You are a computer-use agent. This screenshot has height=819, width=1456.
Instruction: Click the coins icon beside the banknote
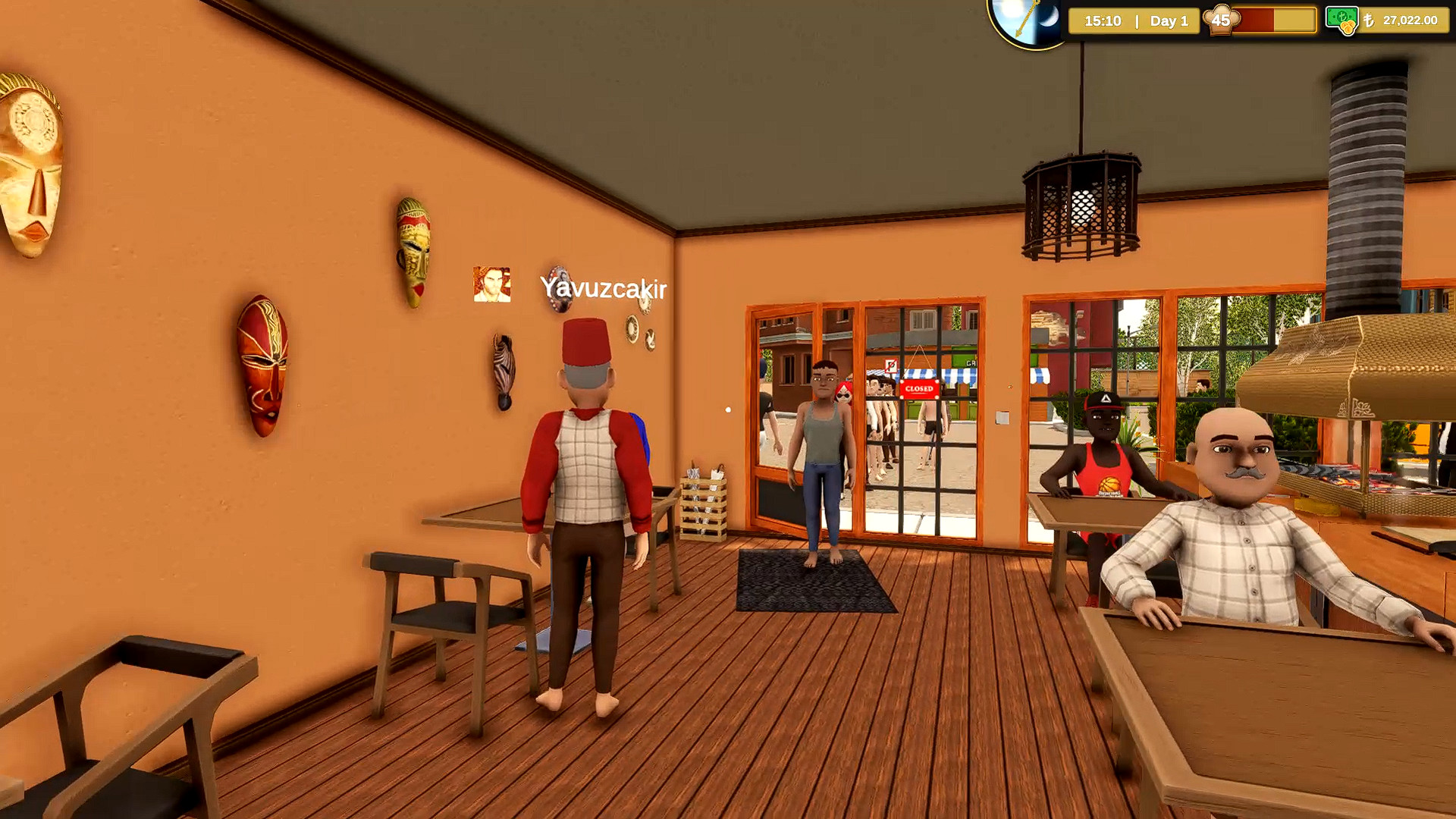(1349, 28)
